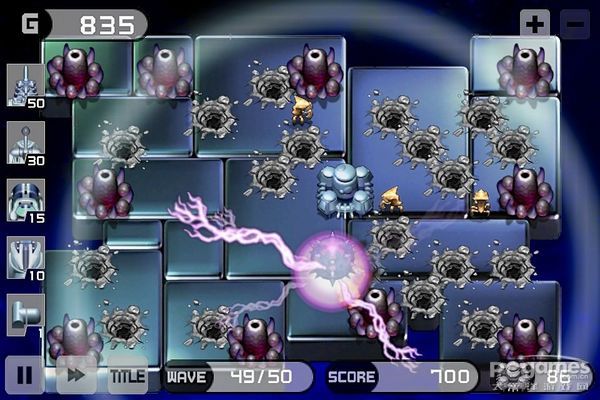Pause the game
The width and height of the screenshot is (600, 400).
pos(24,376)
